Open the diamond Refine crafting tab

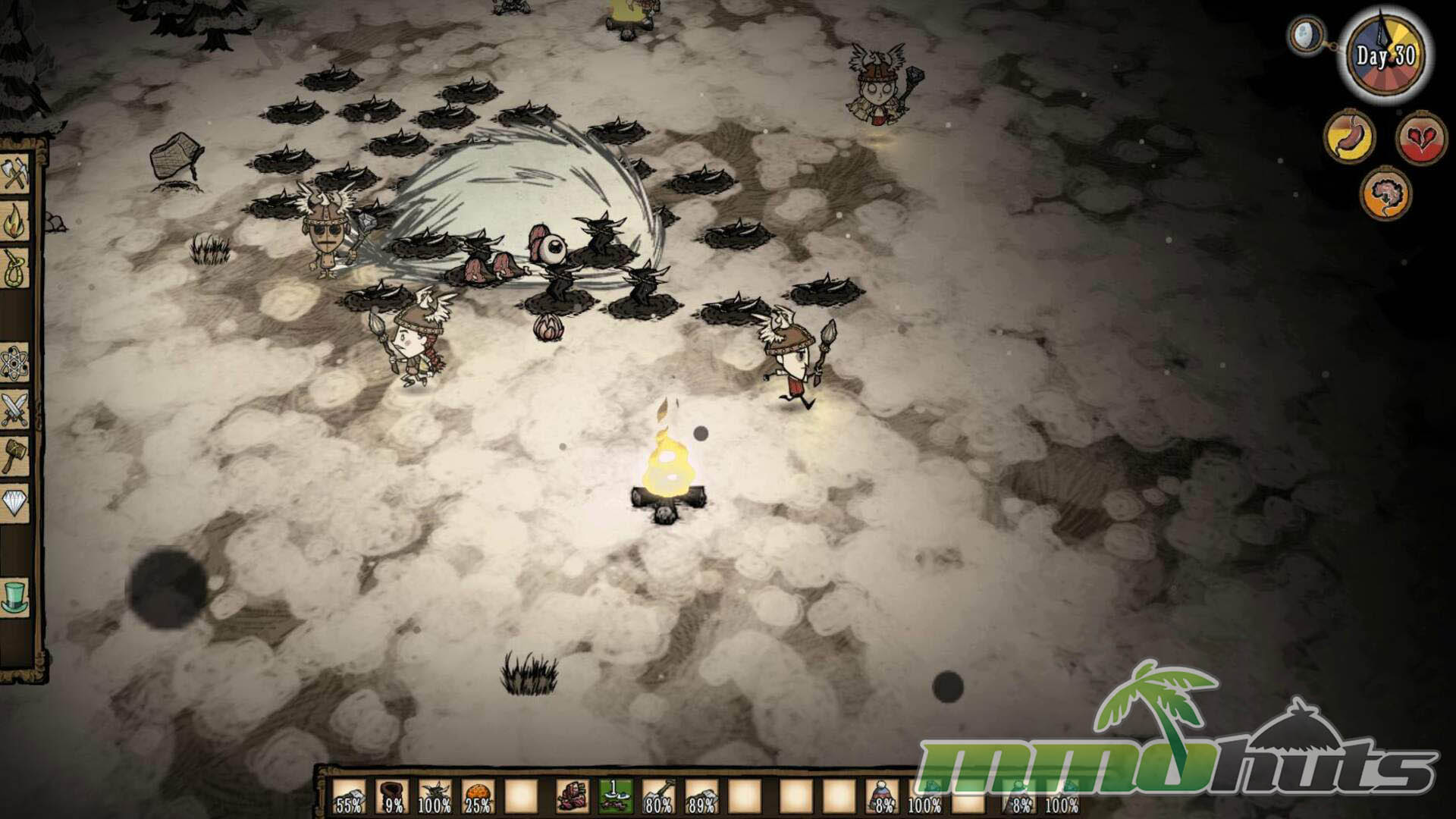coord(15,504)
